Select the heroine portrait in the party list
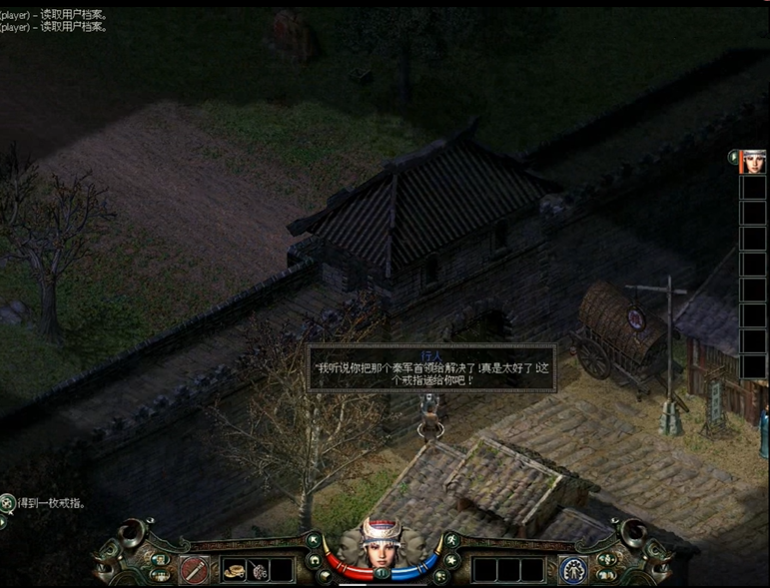The height and width of the screenshot is (588, 770). 753,162
